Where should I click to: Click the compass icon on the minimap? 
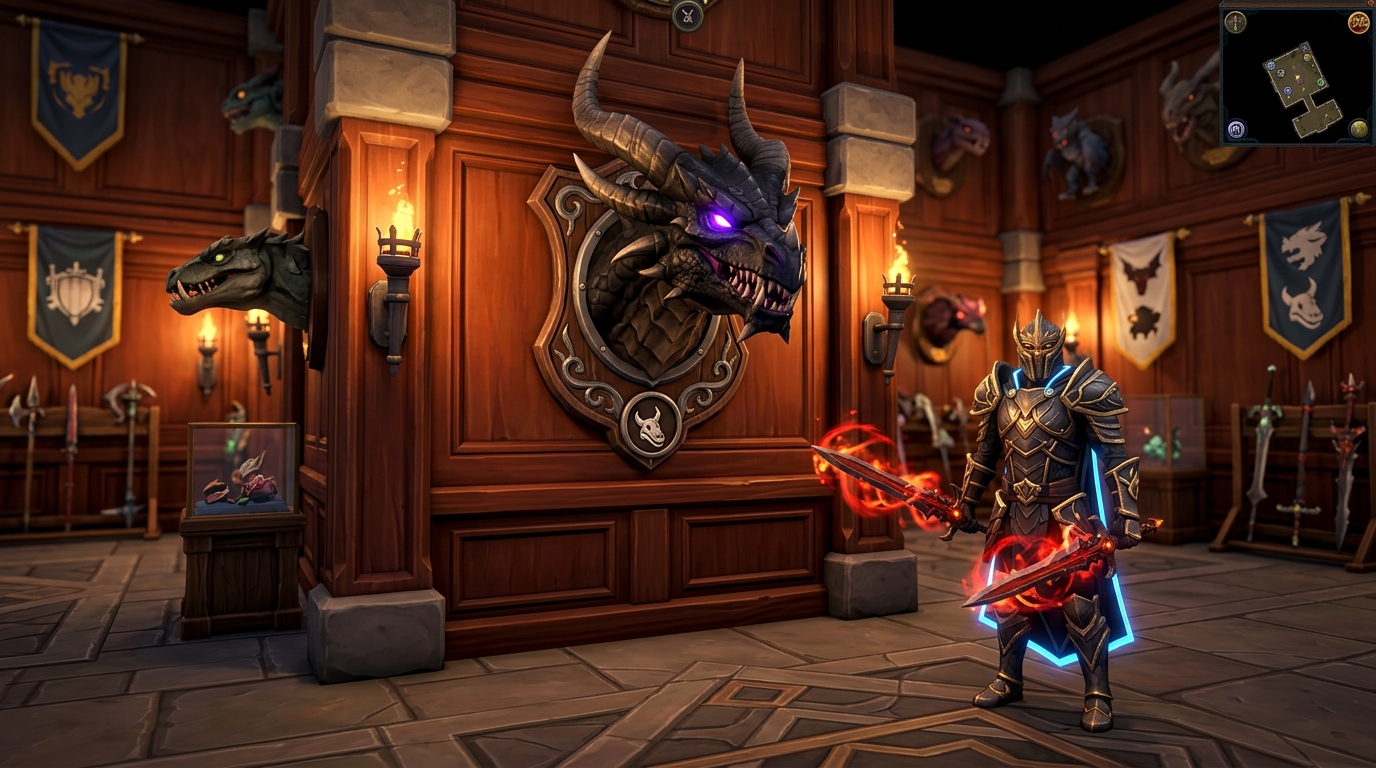pos(1235,22)
